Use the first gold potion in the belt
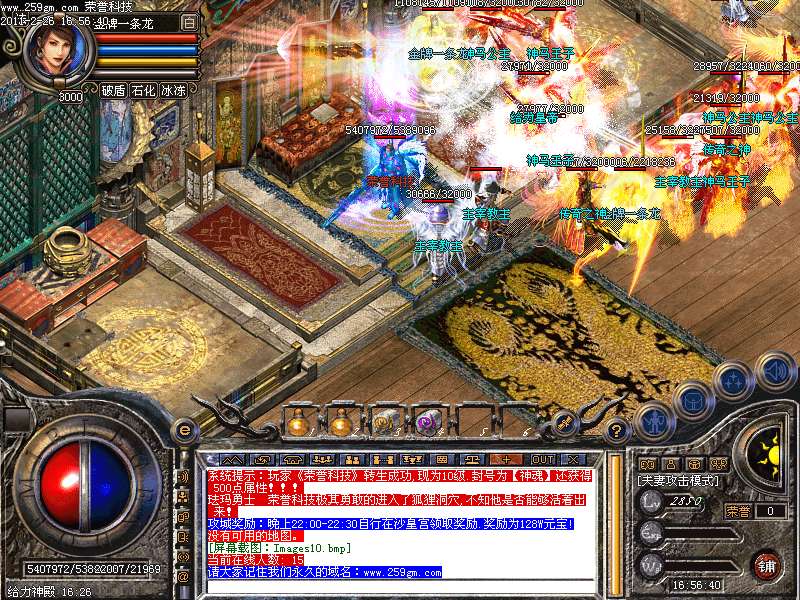 tap(297, 423)
